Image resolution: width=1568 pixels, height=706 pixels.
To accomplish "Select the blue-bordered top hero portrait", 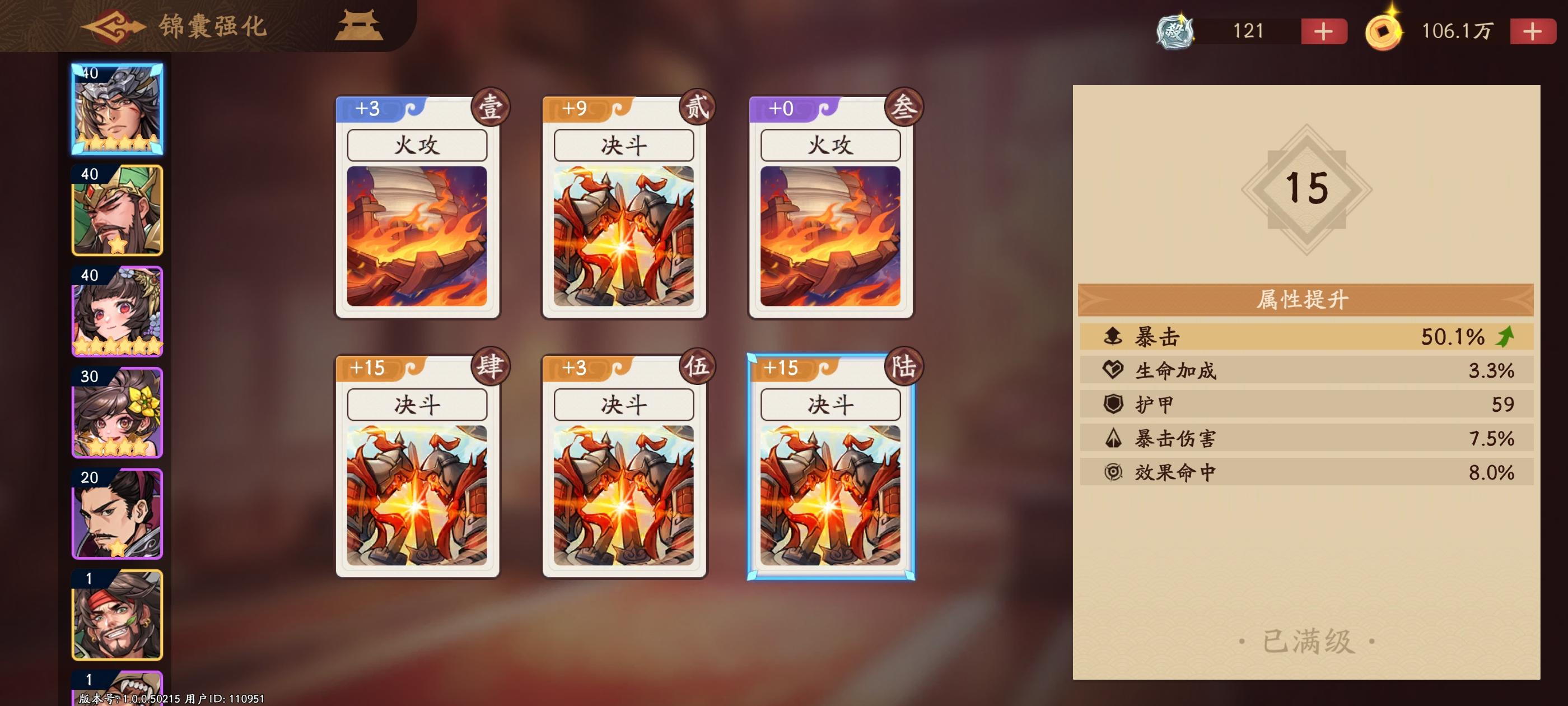I will pyautogui.click(x=117, y=109).
